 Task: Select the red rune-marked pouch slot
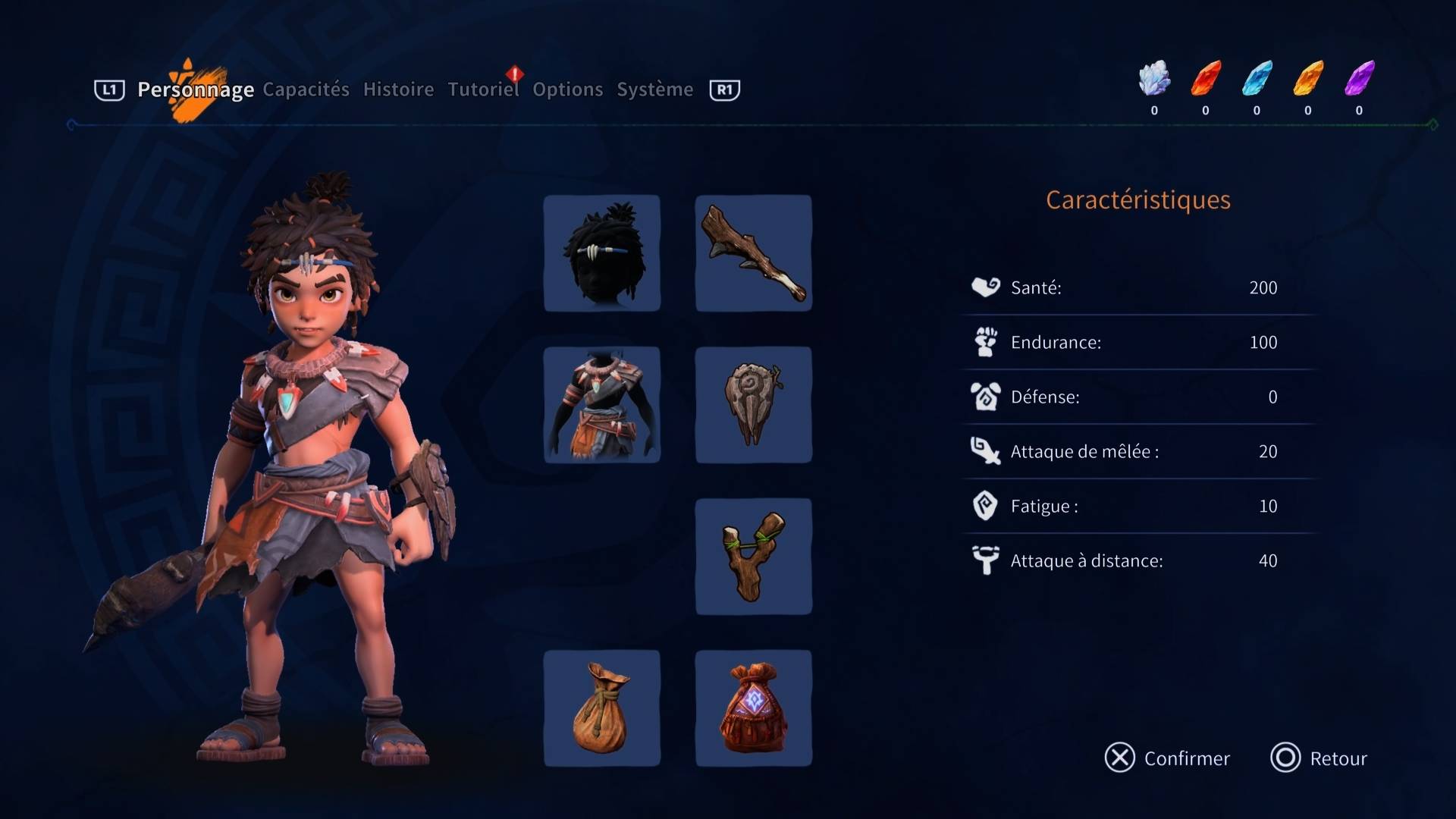click(x=754, y=708)
